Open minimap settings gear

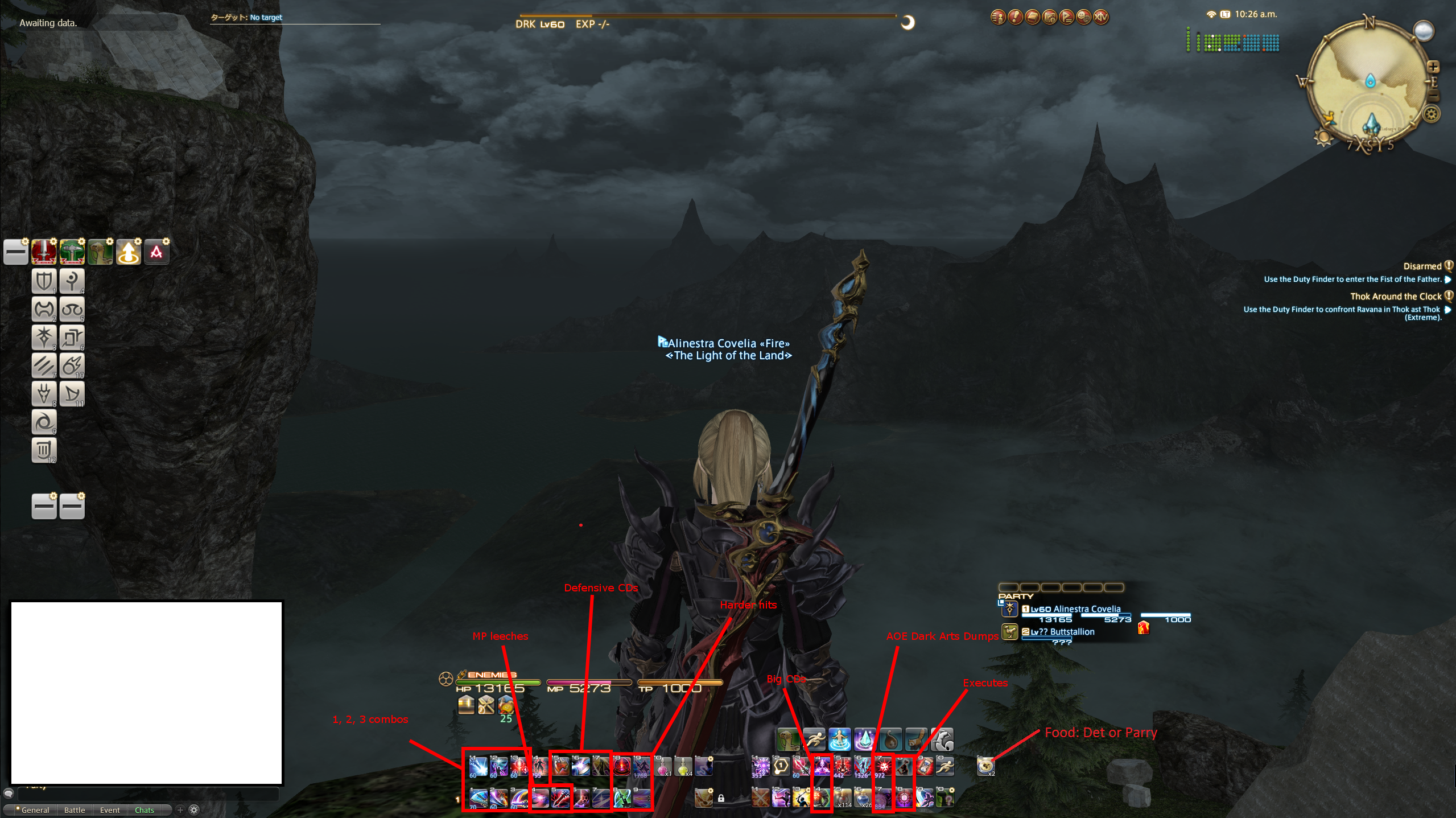click(x=1432, y=114)
